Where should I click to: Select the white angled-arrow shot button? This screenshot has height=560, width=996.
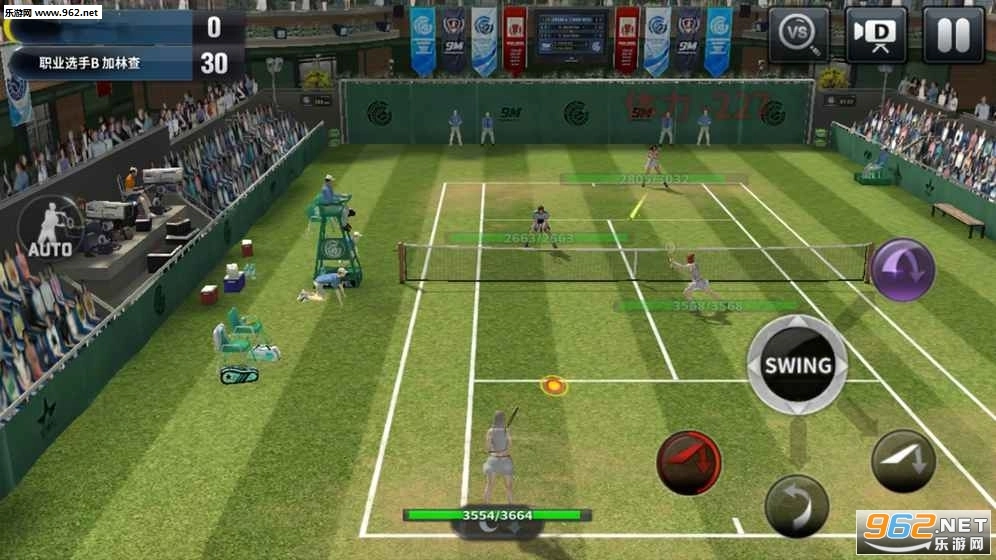[x=903, y=461]
